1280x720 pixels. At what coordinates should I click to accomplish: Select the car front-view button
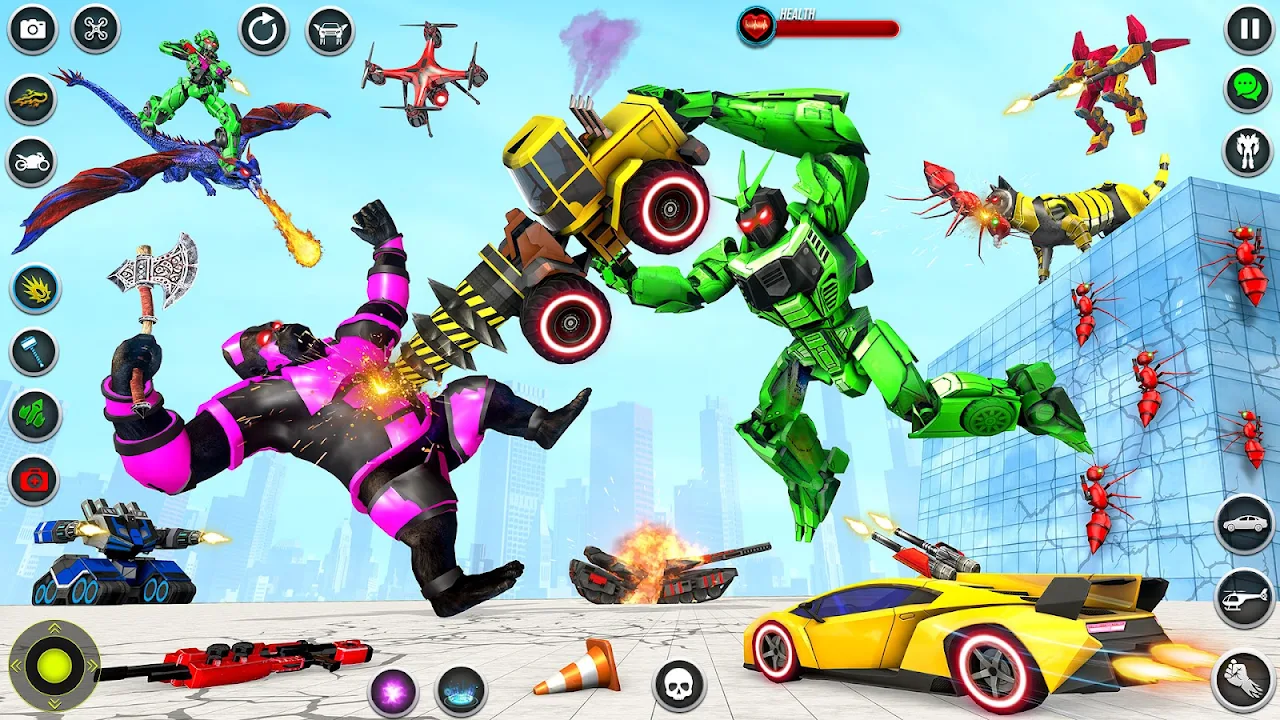click(x=330, y=30)
